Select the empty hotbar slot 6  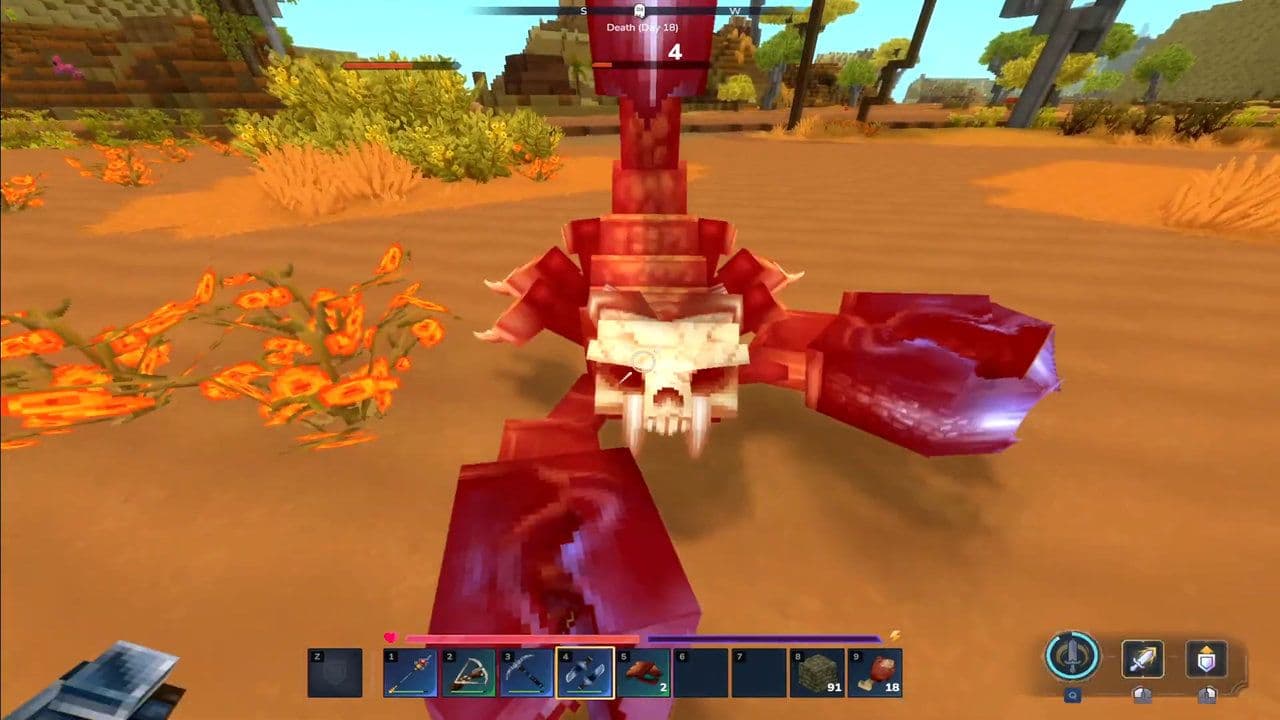[702, 672]
